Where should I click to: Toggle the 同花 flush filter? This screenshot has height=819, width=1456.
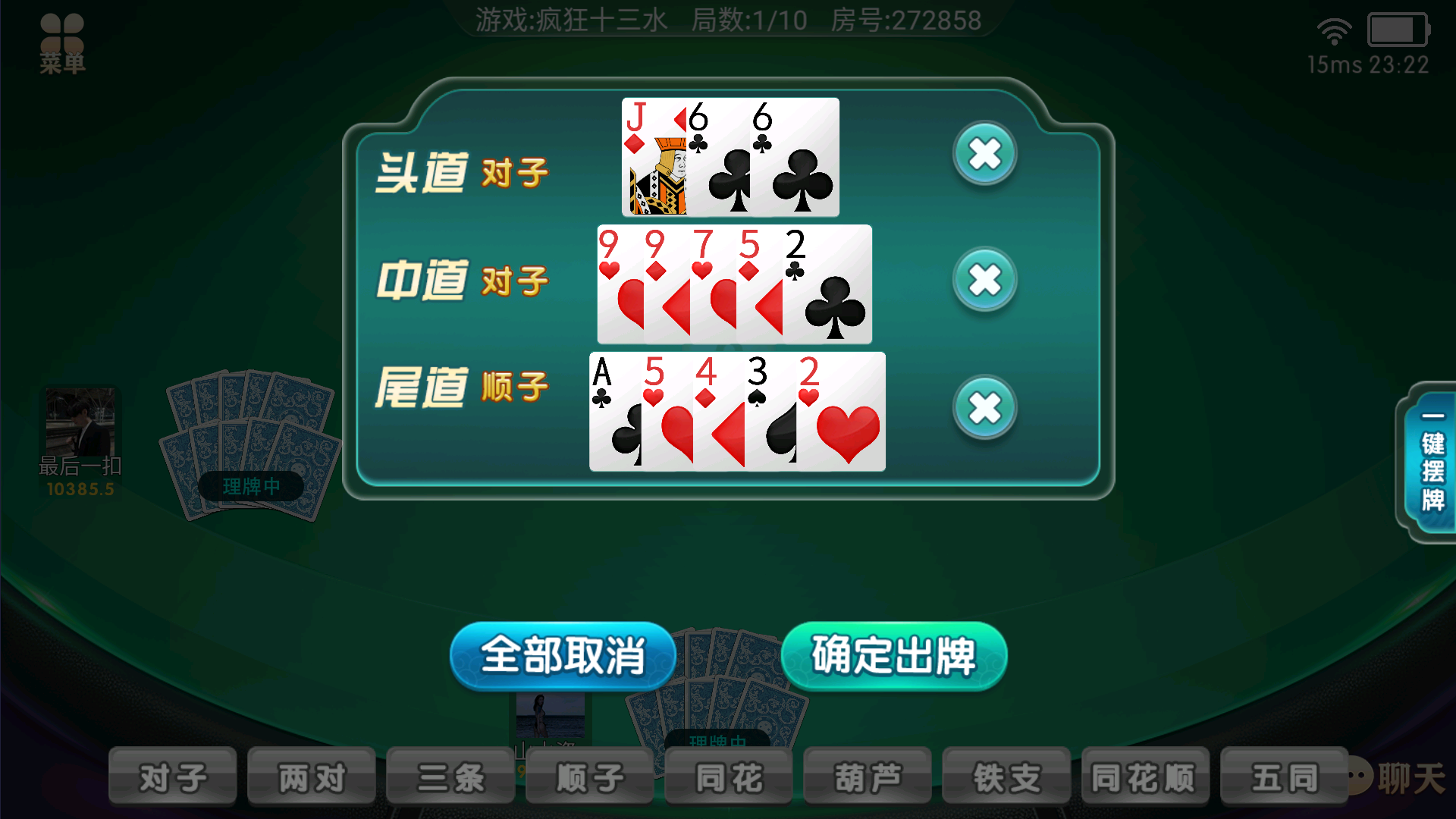728,775
